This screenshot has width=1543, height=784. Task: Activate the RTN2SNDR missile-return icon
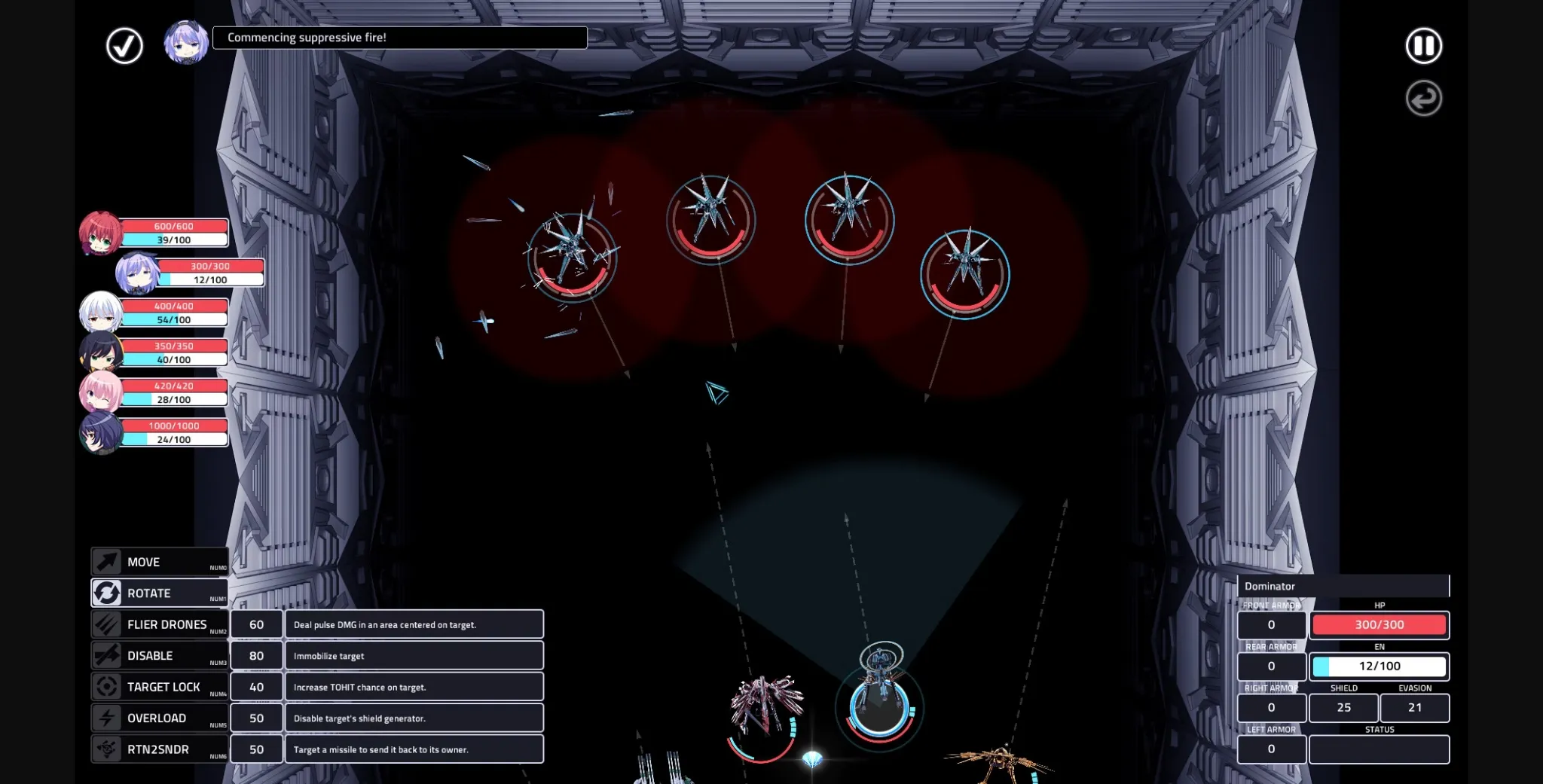click(x=106, y=749)
